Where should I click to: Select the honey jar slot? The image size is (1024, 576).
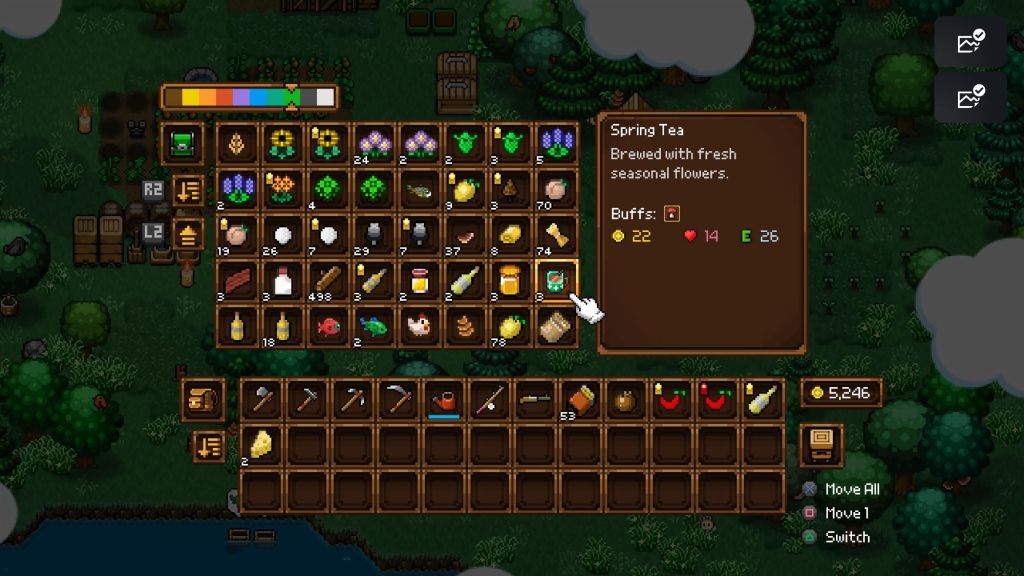coord(510,281)
